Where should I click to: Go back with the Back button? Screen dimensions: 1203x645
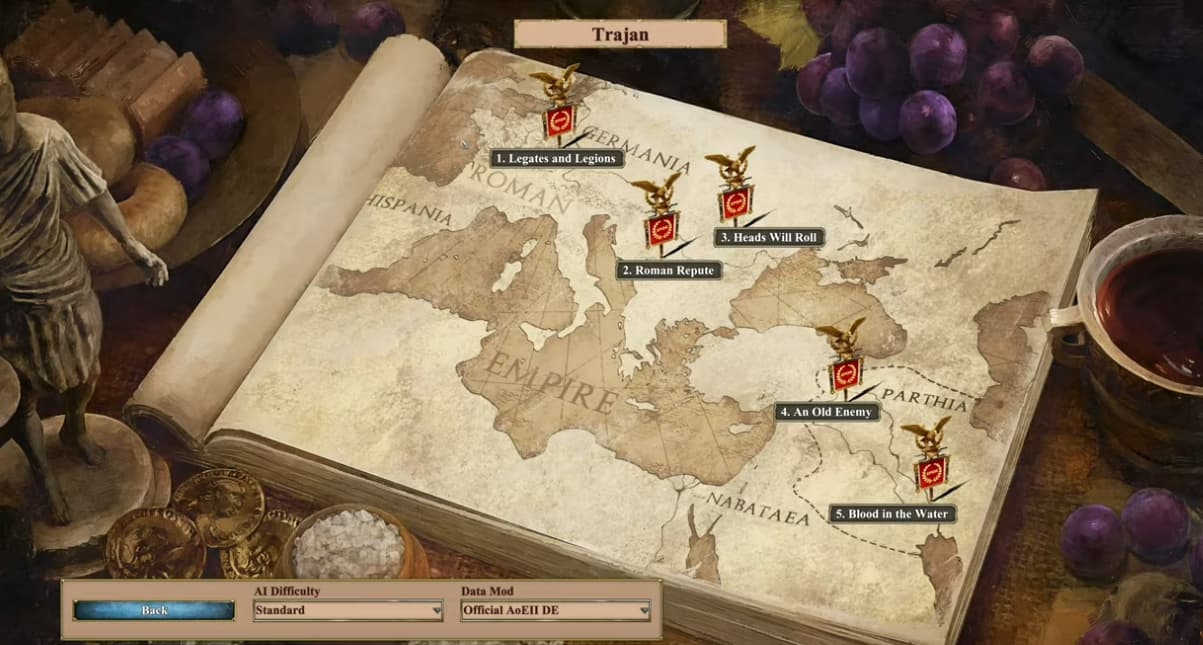pos(154,610)
